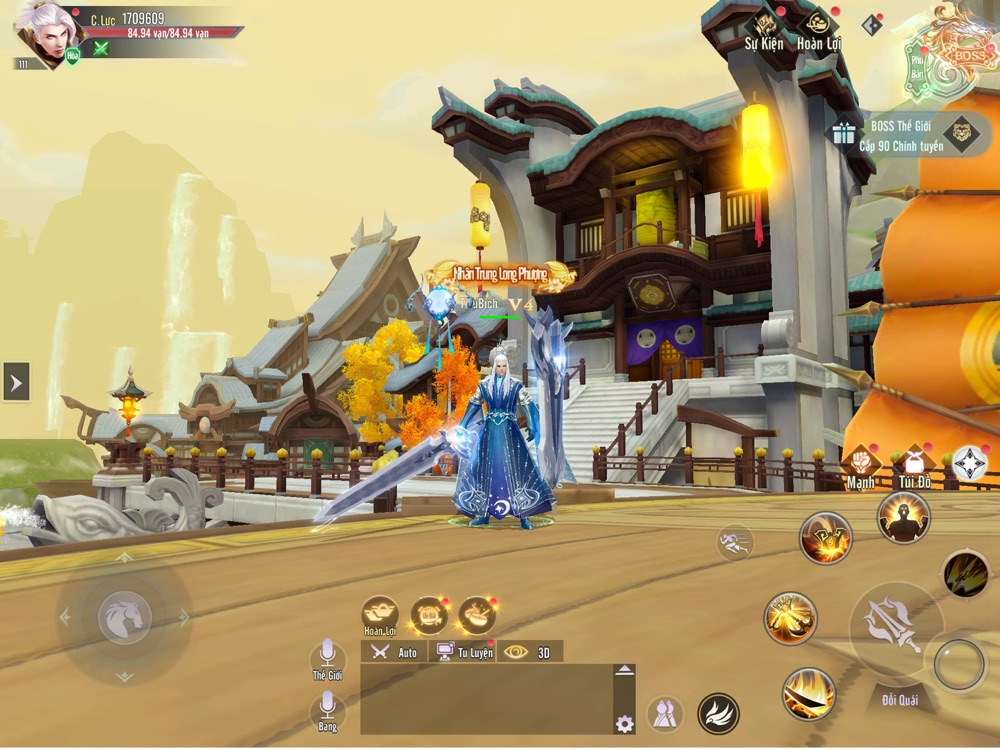Toggle Auto combat mode
The height and width of the screenshot is (750, 1000).
(x=395, y=652)
